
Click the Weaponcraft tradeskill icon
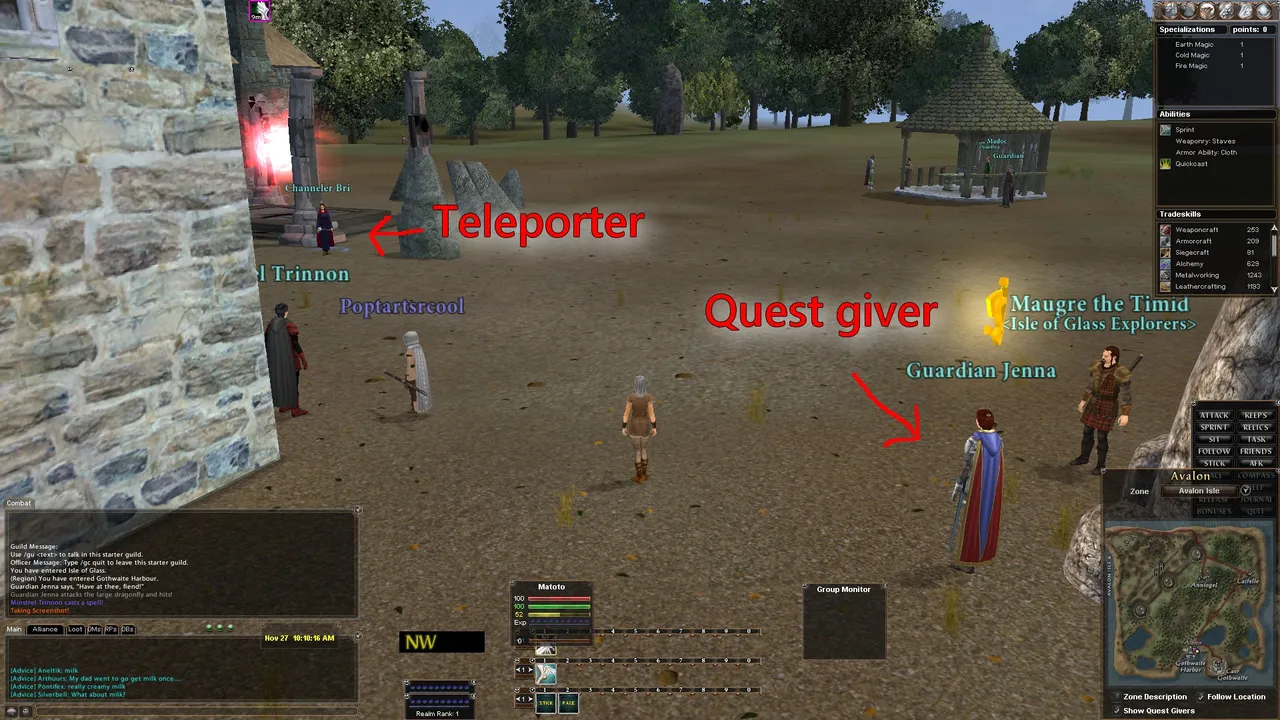1164,229
